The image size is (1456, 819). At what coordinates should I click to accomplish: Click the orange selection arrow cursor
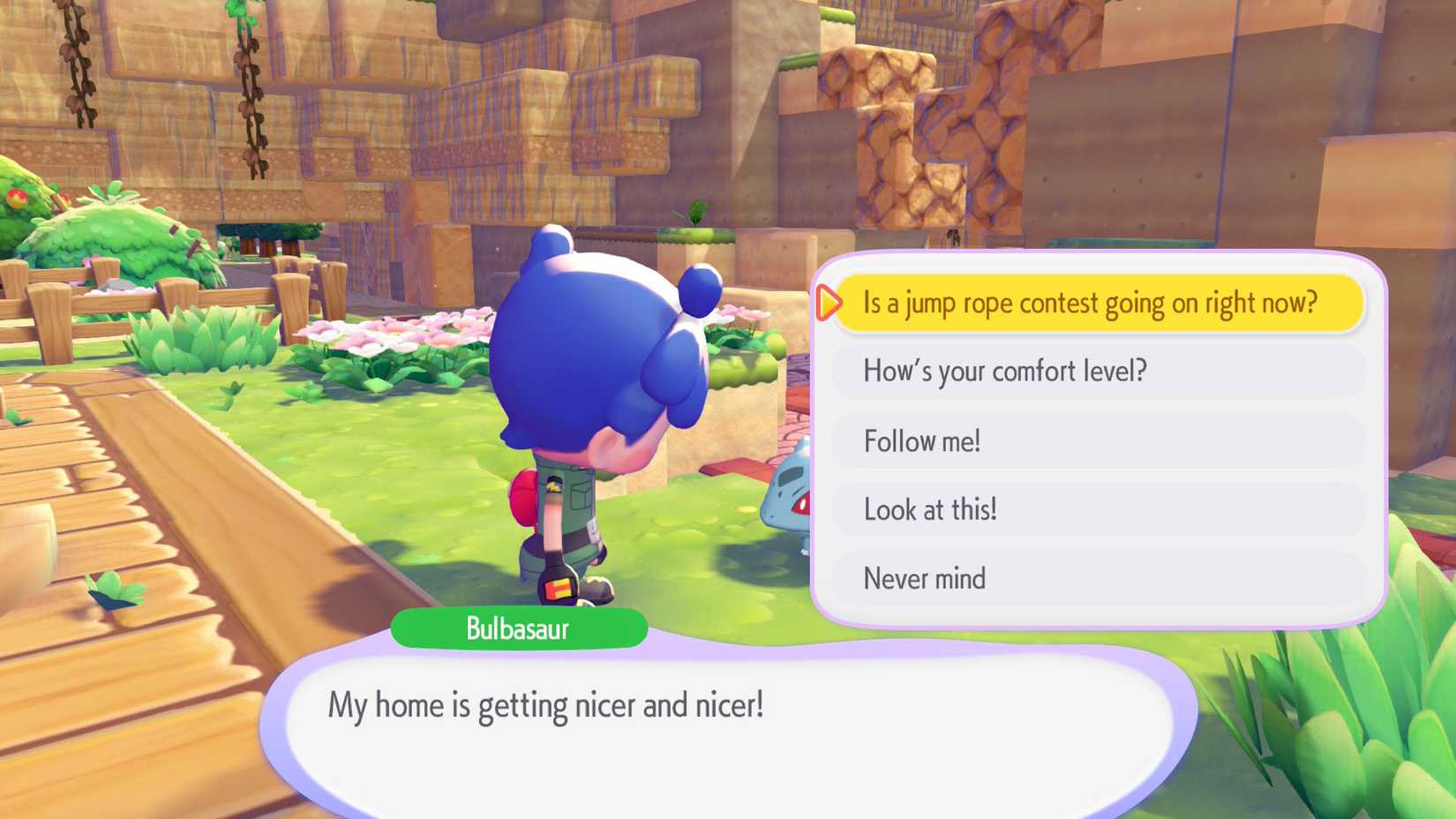click(x=828, y=303)
